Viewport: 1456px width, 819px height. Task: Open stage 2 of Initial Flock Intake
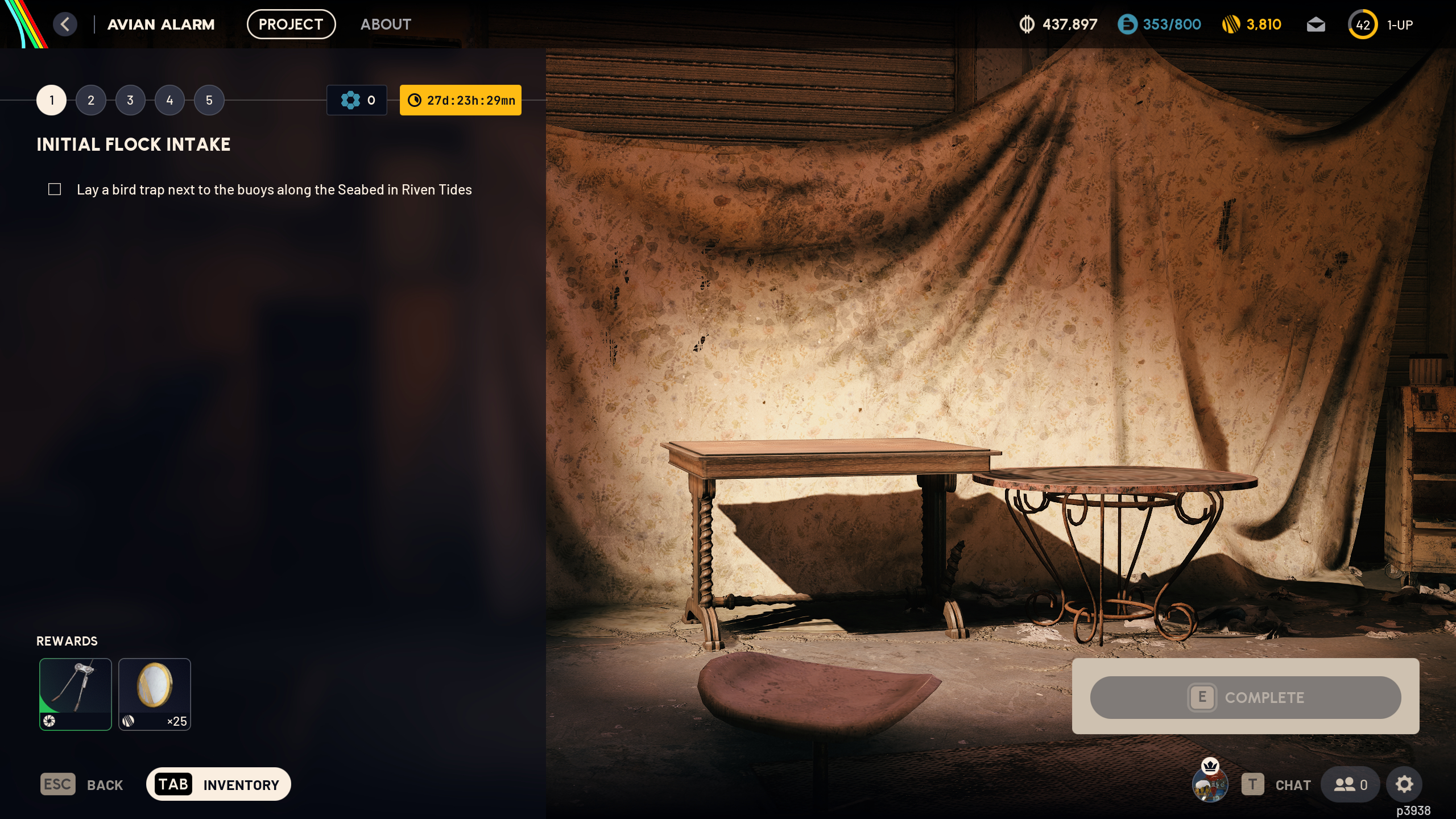[90, 100]
